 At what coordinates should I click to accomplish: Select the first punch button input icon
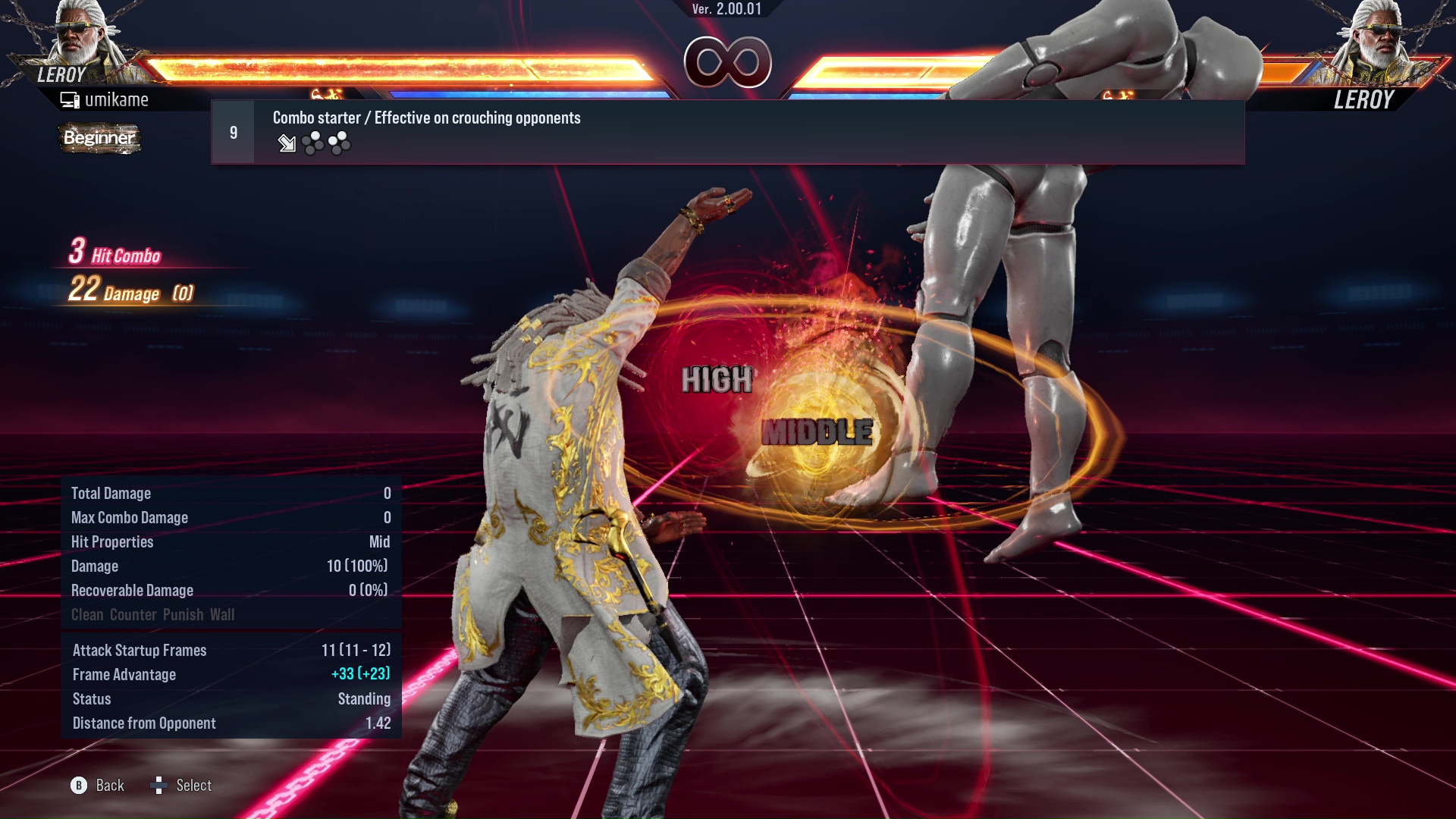312,143
